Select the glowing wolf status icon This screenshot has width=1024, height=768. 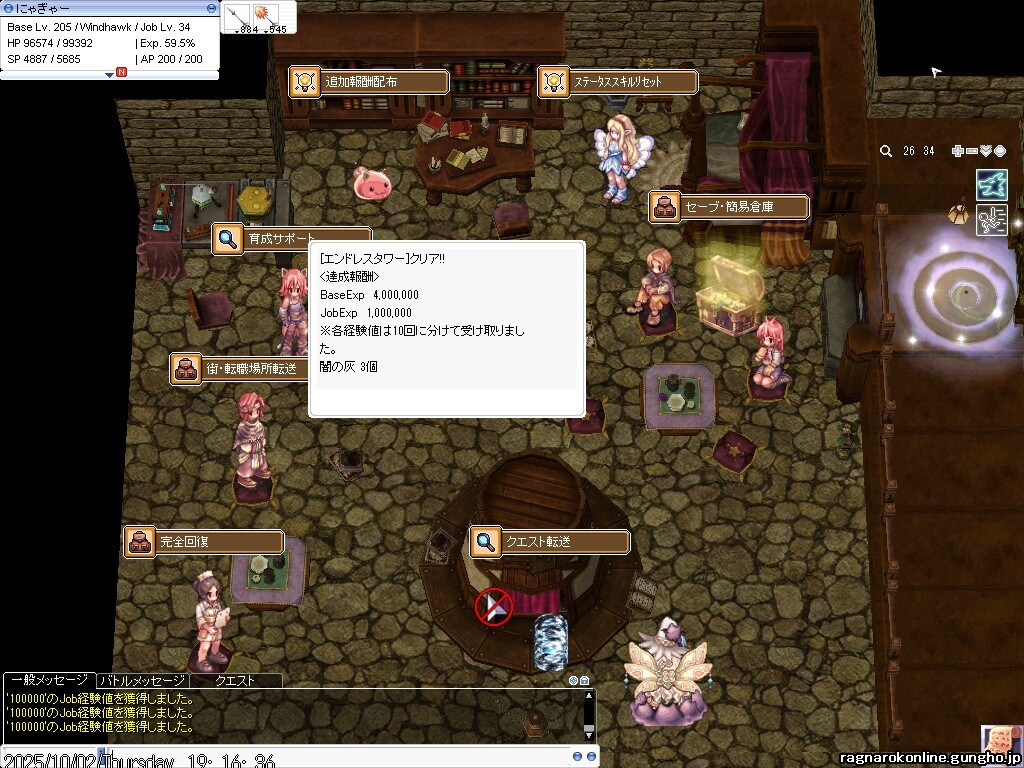point(991,184)
